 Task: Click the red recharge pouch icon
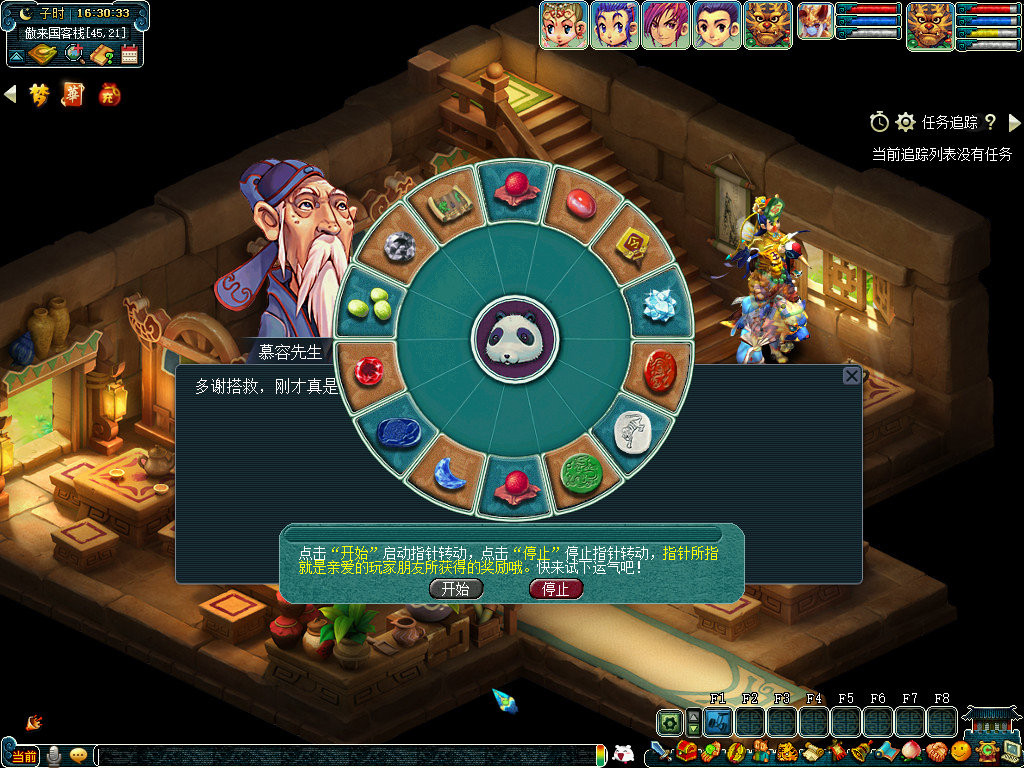(109, 95)
